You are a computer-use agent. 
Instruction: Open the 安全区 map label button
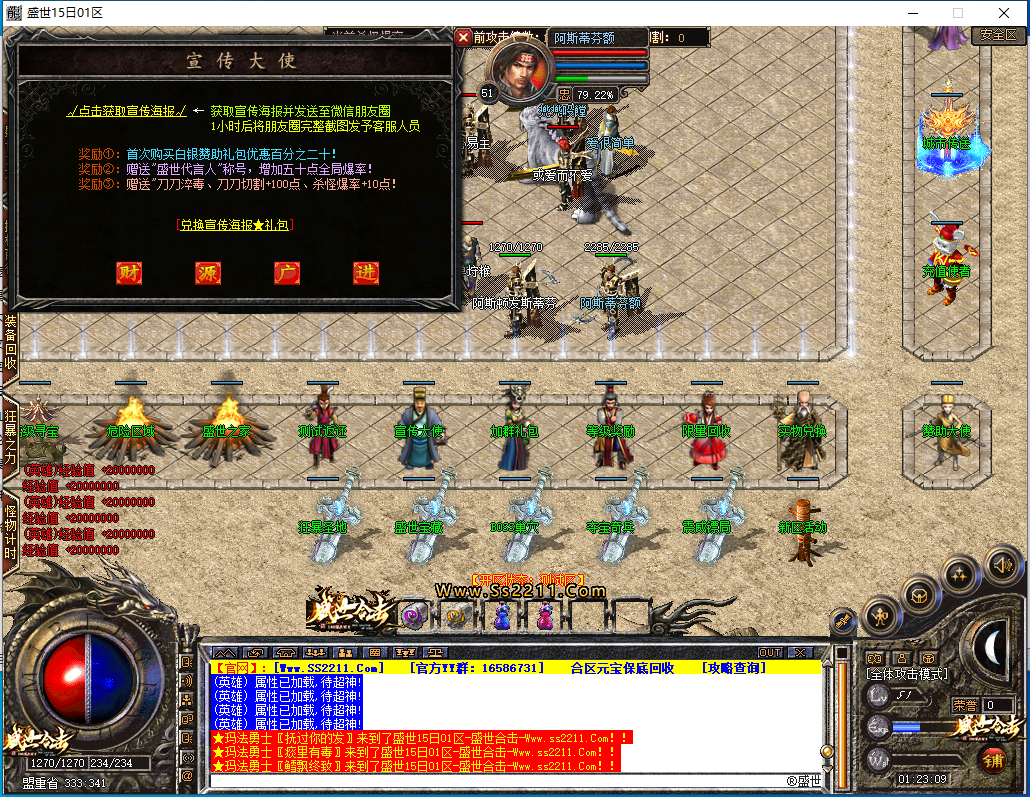pyautogui.click(x=997, y=34)
